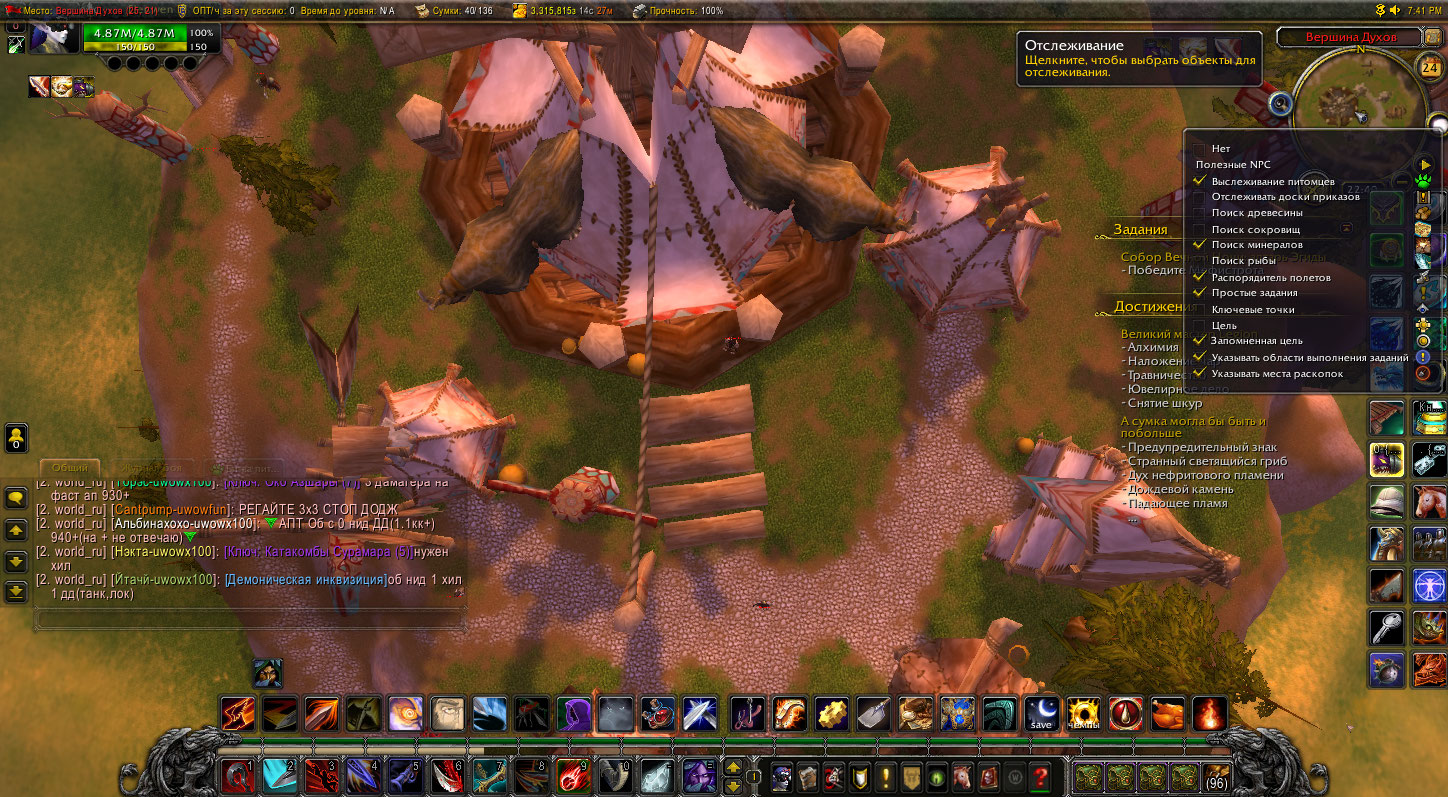Open the chat menu speech bubble button
Image resolution: width=1448 pixels, height=797 pixels.
[x=16, y=497]
